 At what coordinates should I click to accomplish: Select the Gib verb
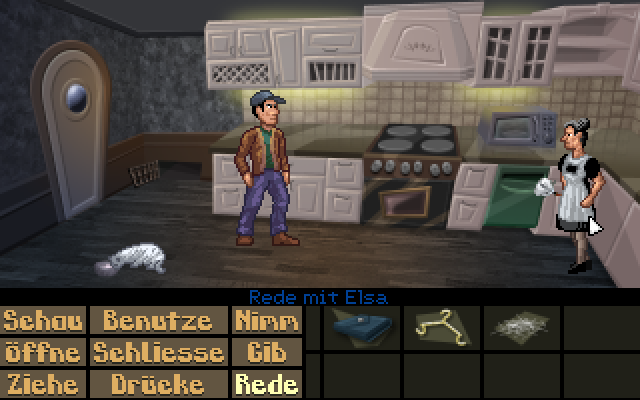(265, 352)
